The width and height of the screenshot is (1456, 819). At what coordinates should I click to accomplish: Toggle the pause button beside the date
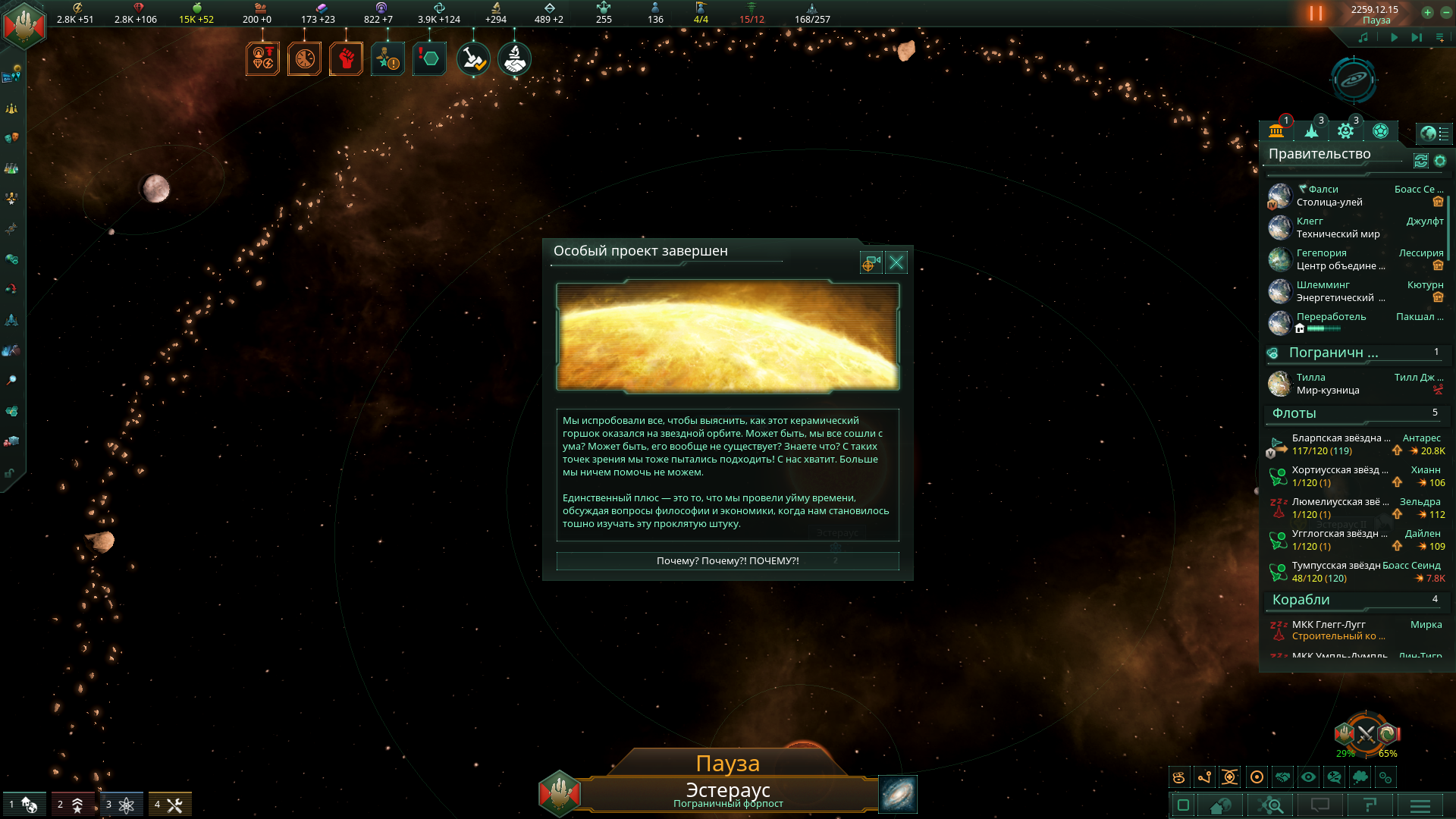(x=1316, y=14)
